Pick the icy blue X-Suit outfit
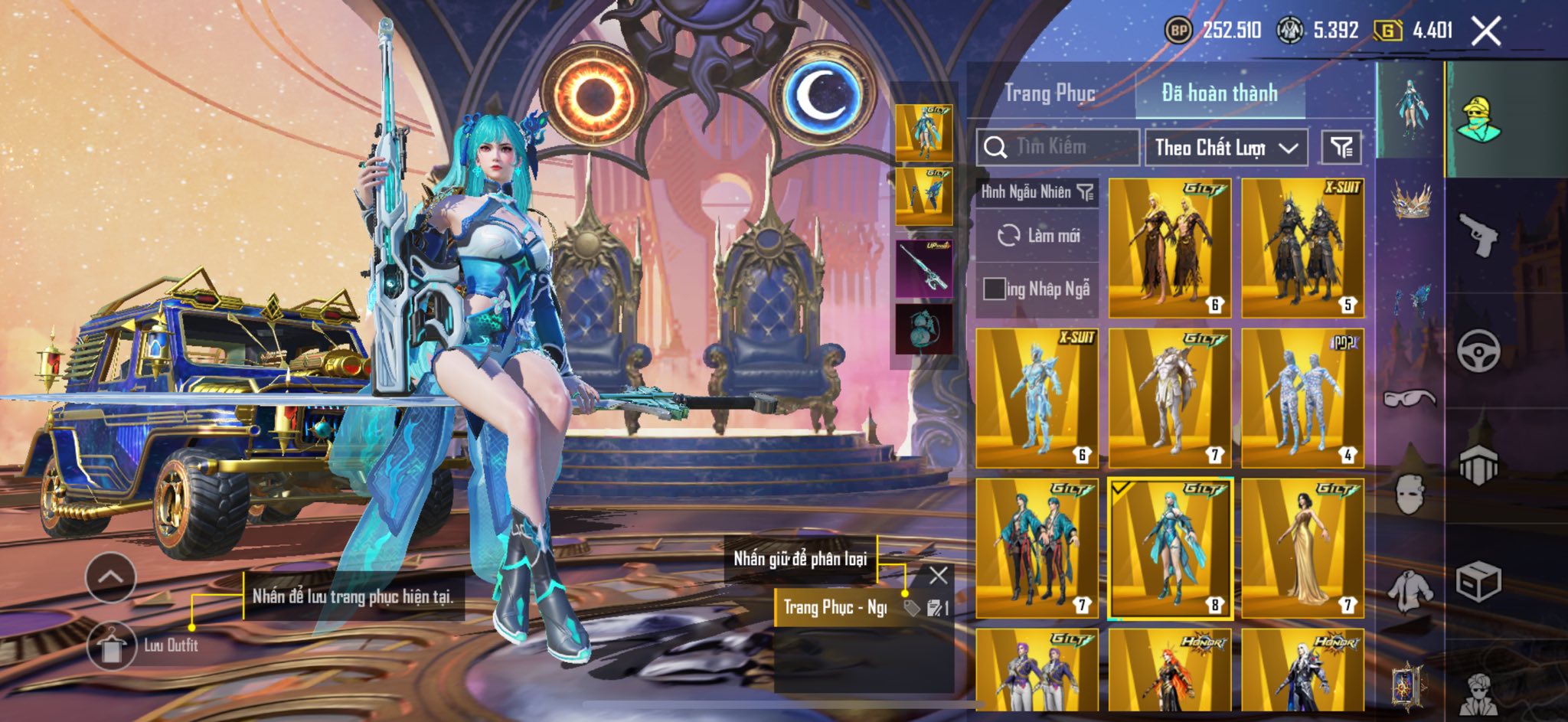Screen dimensions: 1568x722 tap(1037, 397)
